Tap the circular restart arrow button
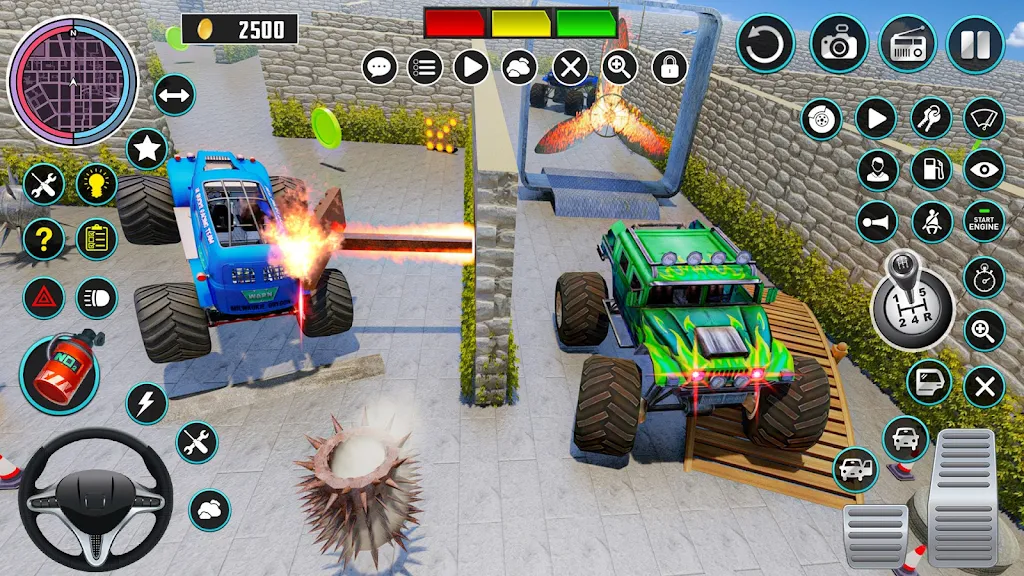1024x576 pixels. click(x=765, y=44)
